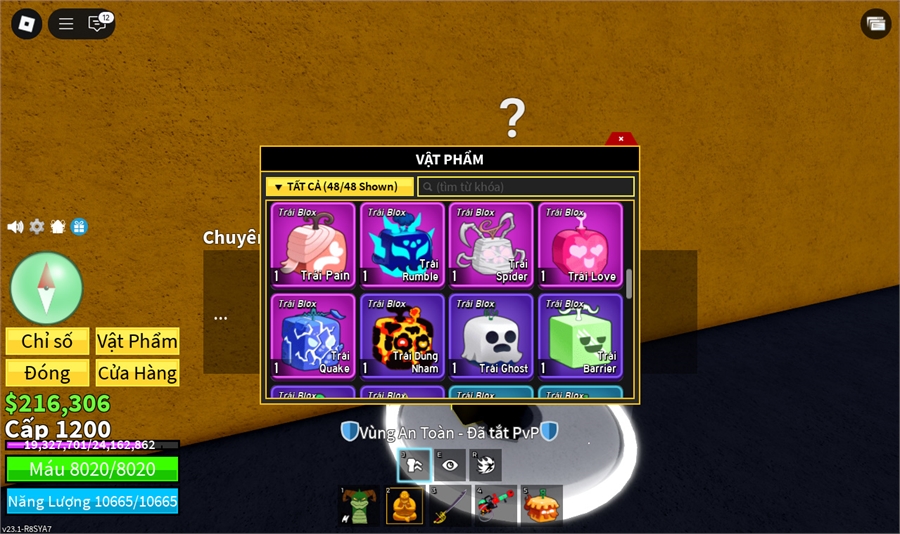Click the Đóng close-menu button
The height and width of the screenshot is (534, 900).
pos(47,373)
